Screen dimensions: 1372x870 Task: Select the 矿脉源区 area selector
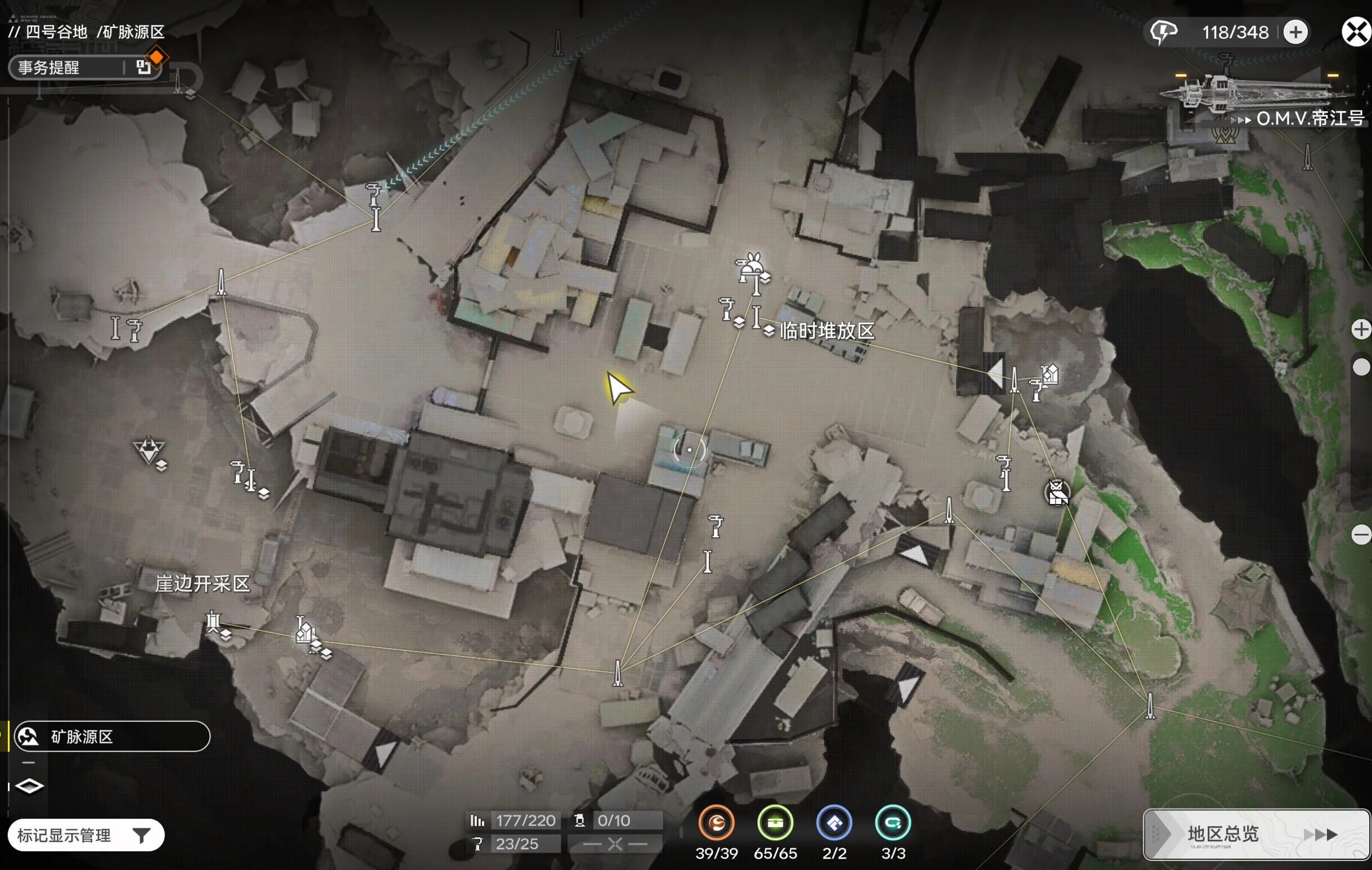[x=111, y=736]
